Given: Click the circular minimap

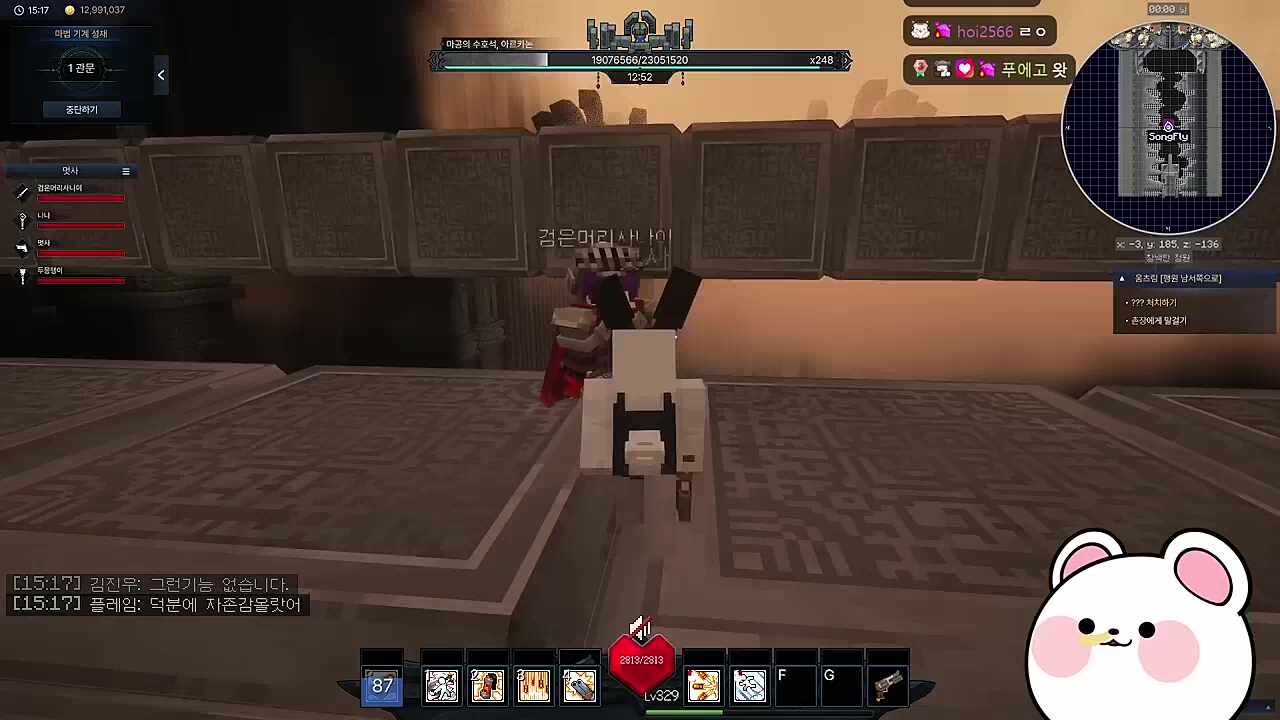Looking at the screenshot, I should (x=1168, y=130).
